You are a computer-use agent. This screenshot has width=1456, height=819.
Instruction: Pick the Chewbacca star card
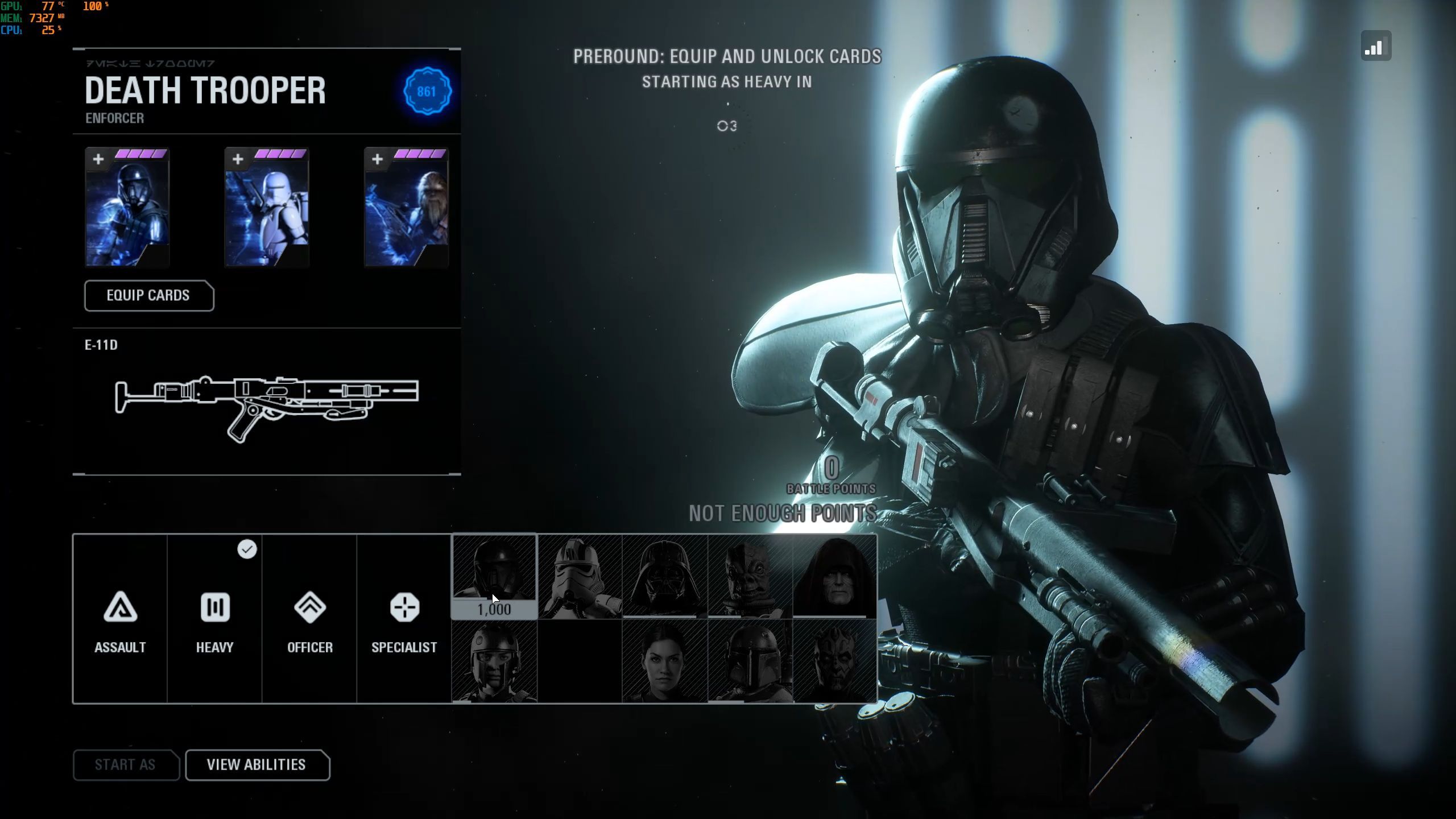click(x=406, y=208)
